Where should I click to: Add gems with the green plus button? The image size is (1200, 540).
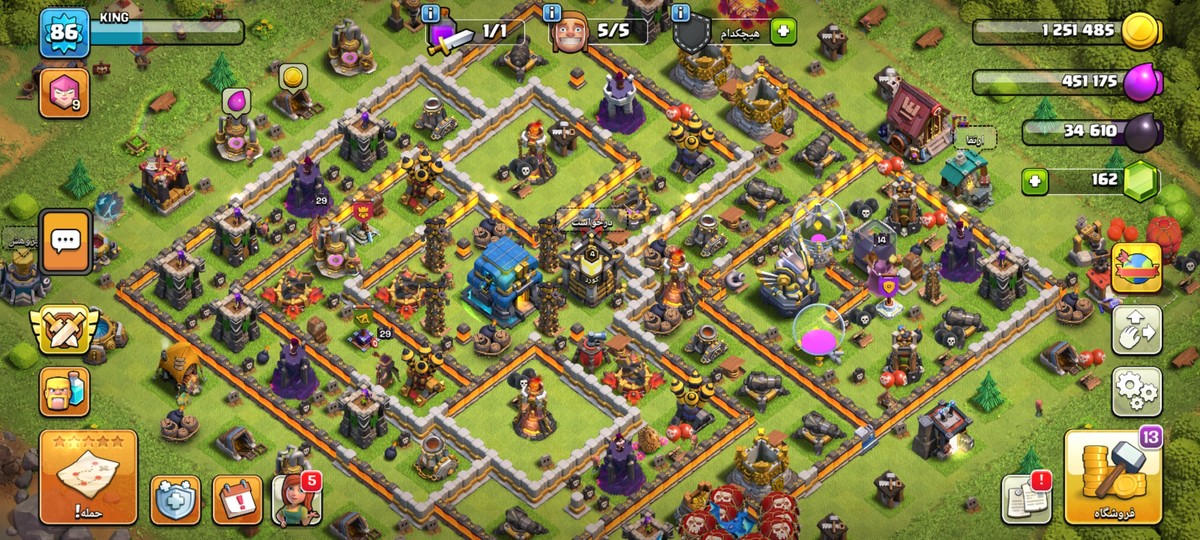1035,181
